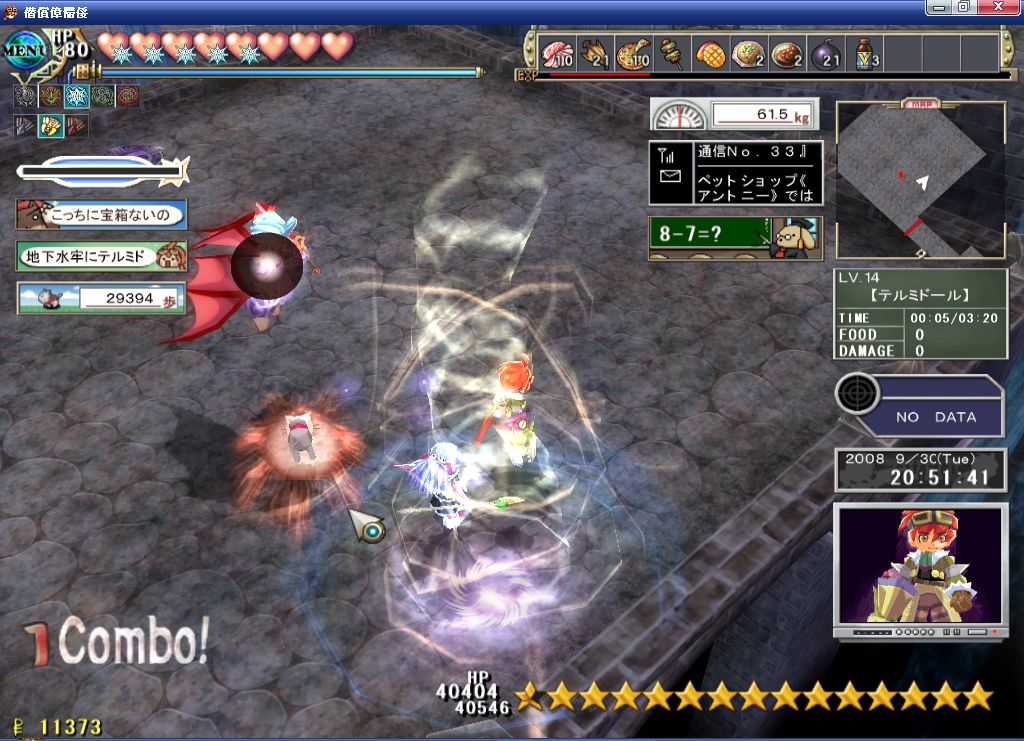This screenshot has width=1024, height=741.
Task: Choose the mango item slot
Action: pyautogui.click(x=711, y=53)
